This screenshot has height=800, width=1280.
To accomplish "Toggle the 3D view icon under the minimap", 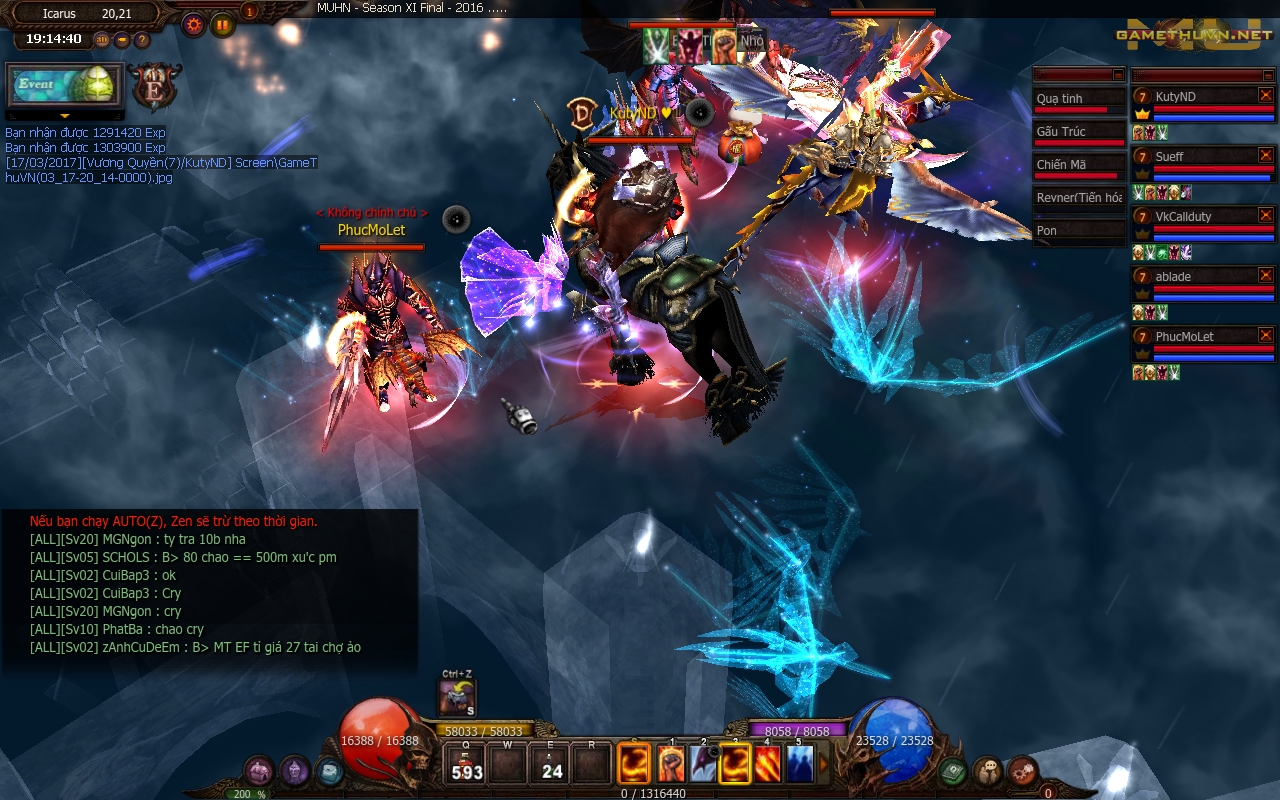I will point(101,40).
